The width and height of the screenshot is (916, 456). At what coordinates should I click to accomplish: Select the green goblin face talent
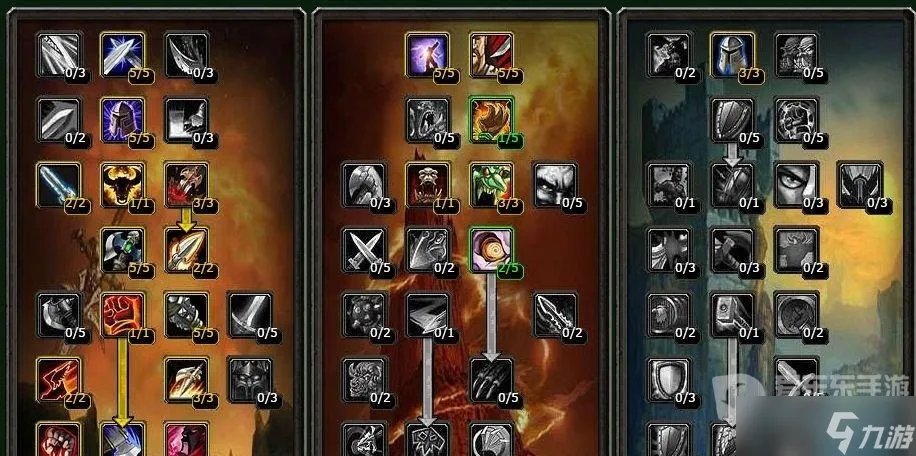490,185
